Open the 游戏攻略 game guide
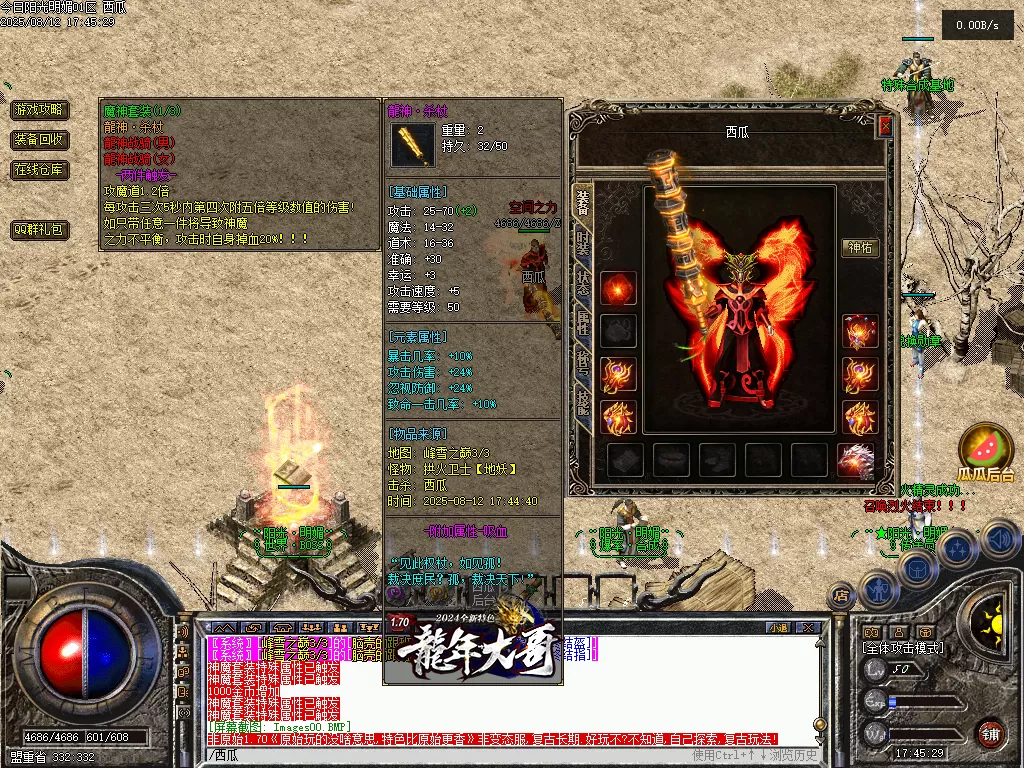Image resolution: width=1024 pixels, height=768 pixels. click(40, 110)
